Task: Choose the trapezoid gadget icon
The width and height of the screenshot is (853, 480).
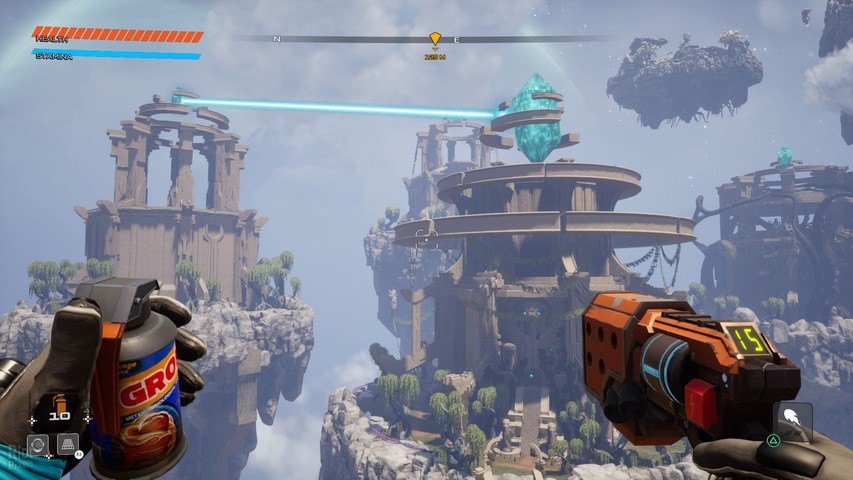Action: click(x=68, y=443)
